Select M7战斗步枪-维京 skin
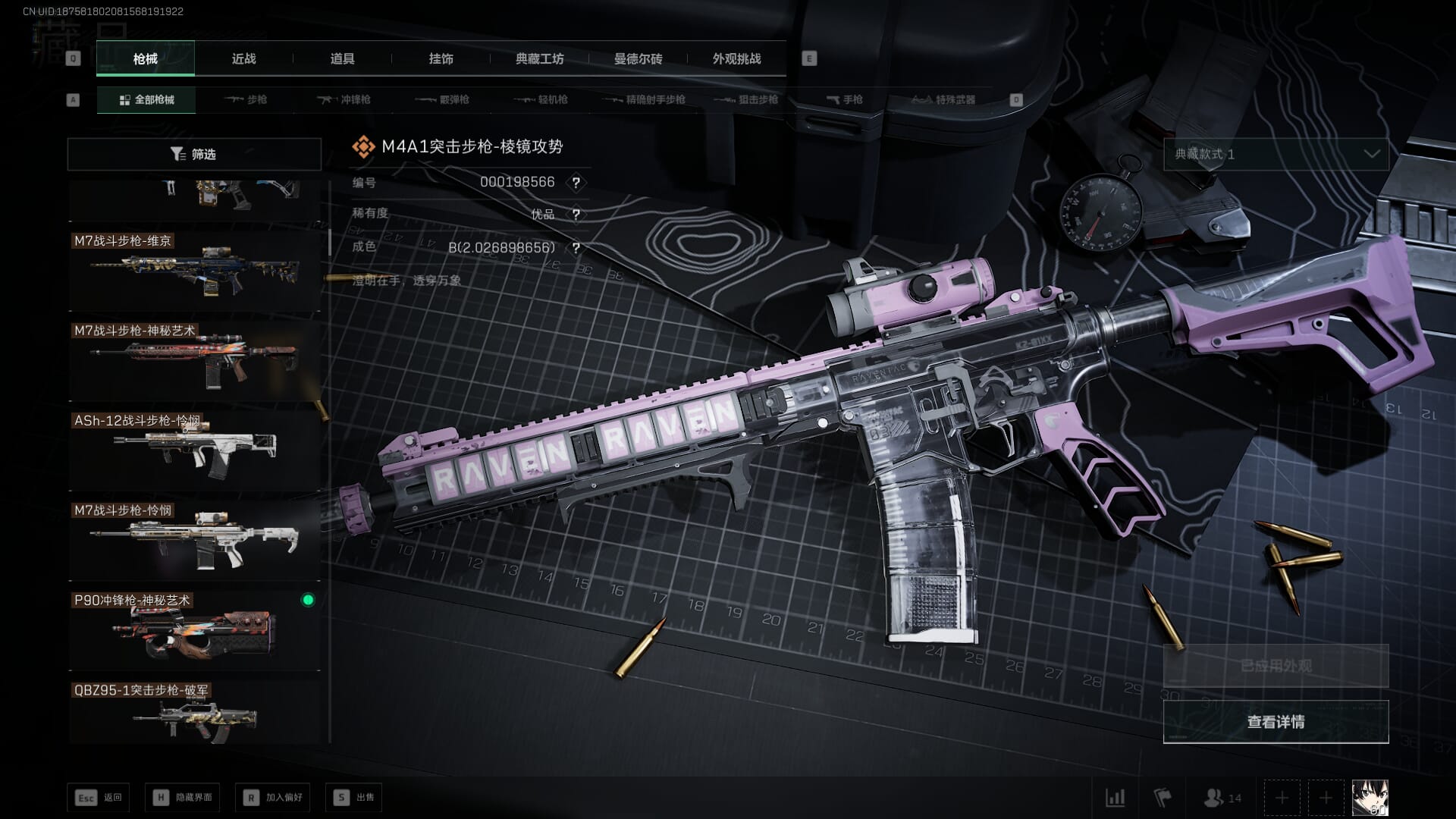Image resolution: width=1456 pixels, height=819 pixels. coord(194,271)
